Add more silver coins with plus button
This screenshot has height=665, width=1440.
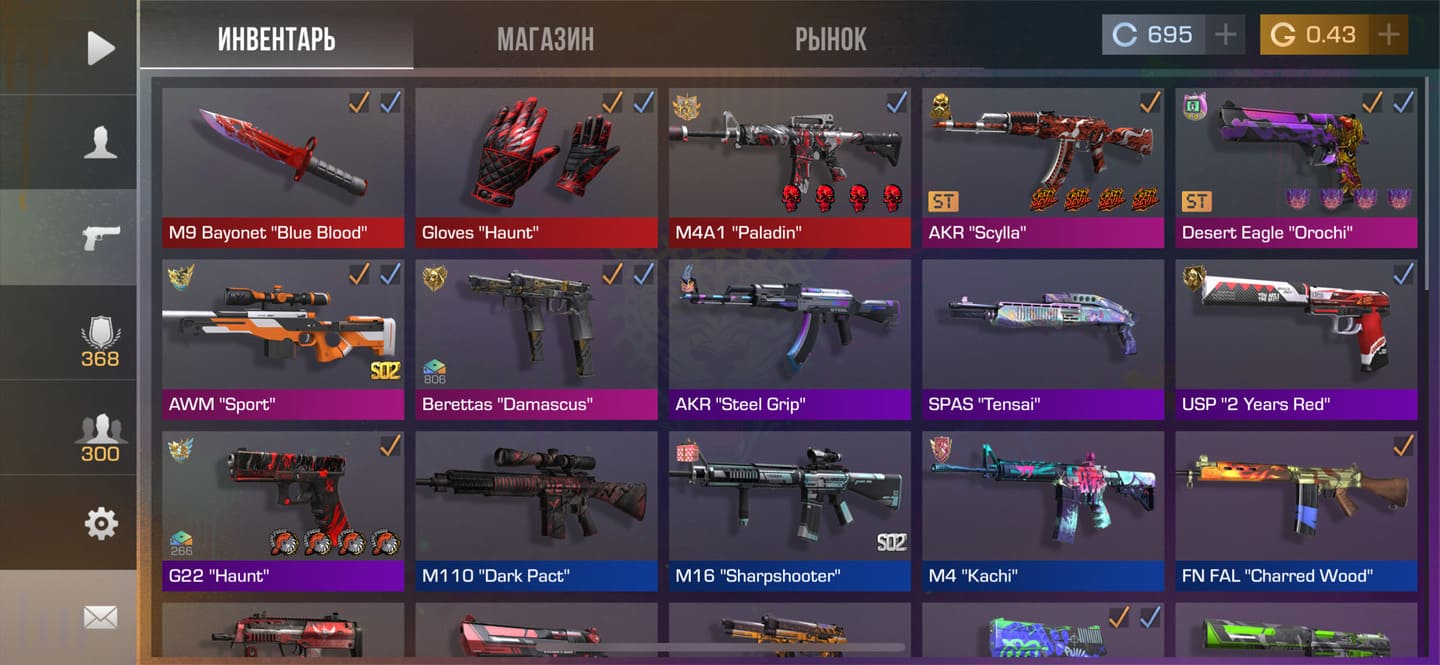(x=1225, y=35)
